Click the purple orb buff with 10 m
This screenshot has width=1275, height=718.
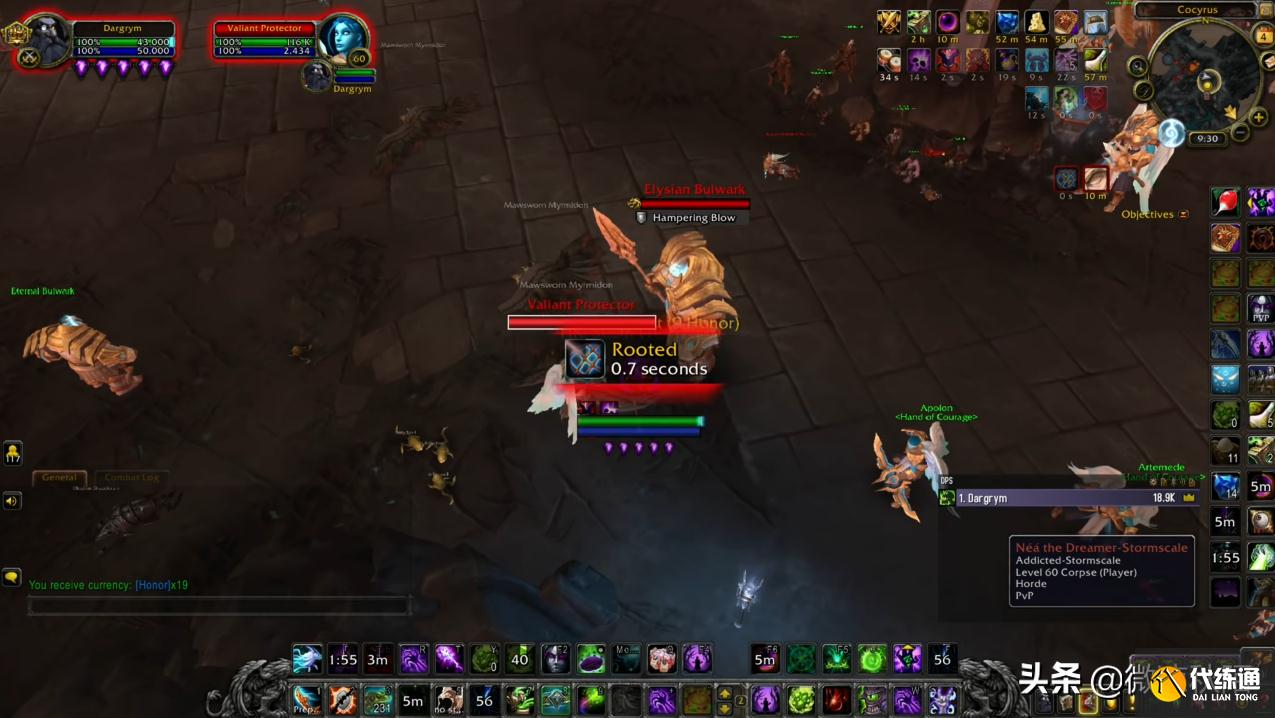pyautogui.click(x=947, y=22)
